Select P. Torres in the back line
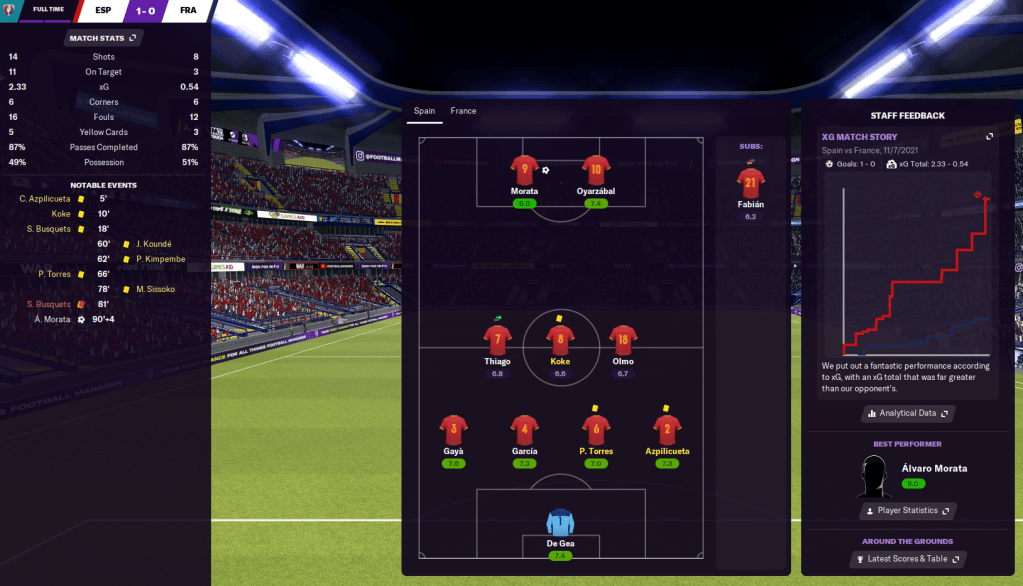 [x=596, y=431]
